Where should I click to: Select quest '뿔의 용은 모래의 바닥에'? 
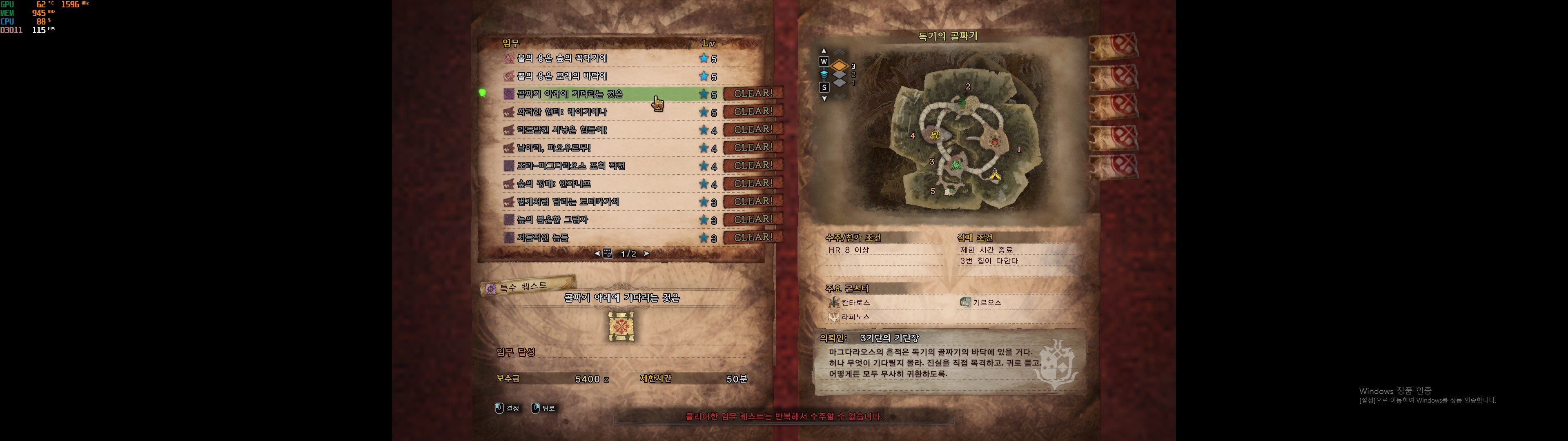click(x=562, y=76)
